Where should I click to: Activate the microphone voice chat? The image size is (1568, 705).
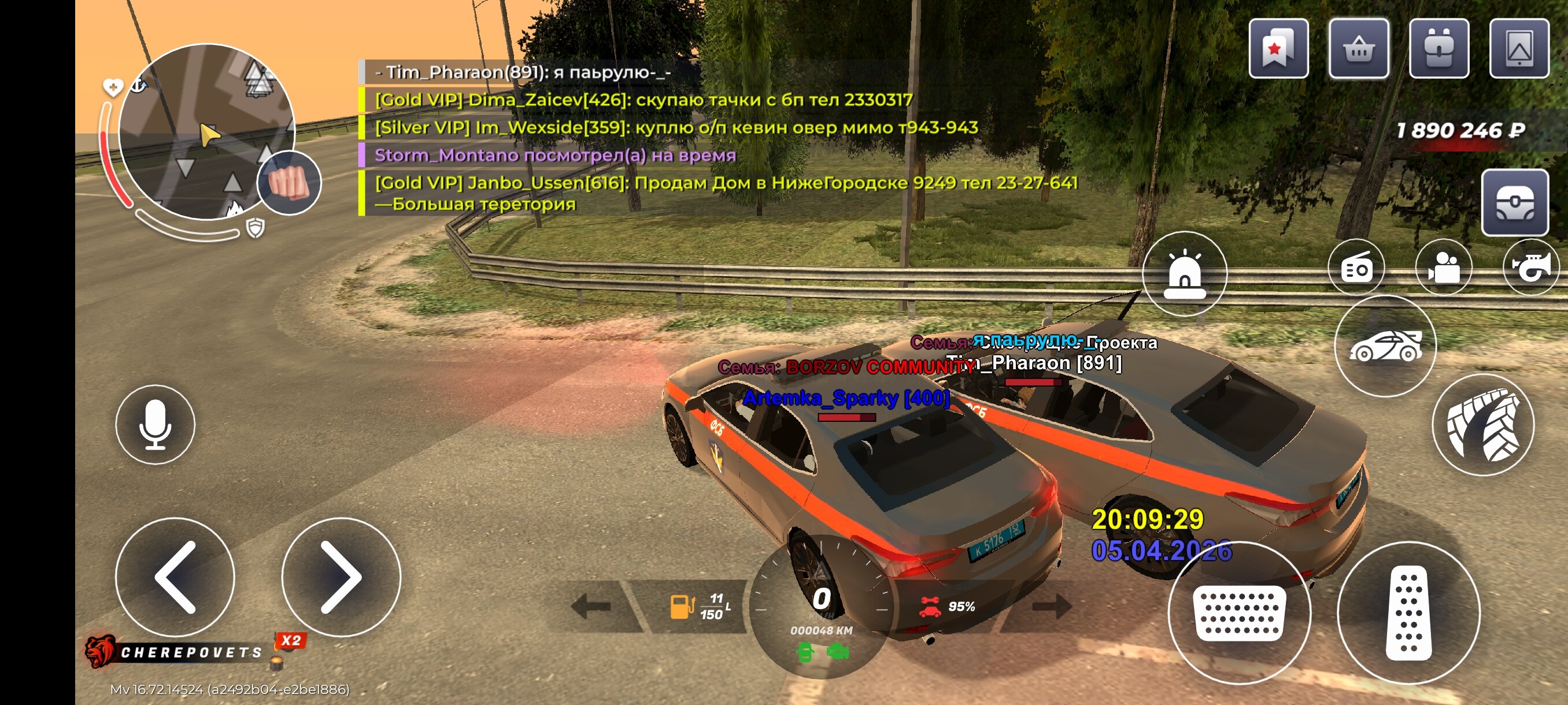pos(155,425)
